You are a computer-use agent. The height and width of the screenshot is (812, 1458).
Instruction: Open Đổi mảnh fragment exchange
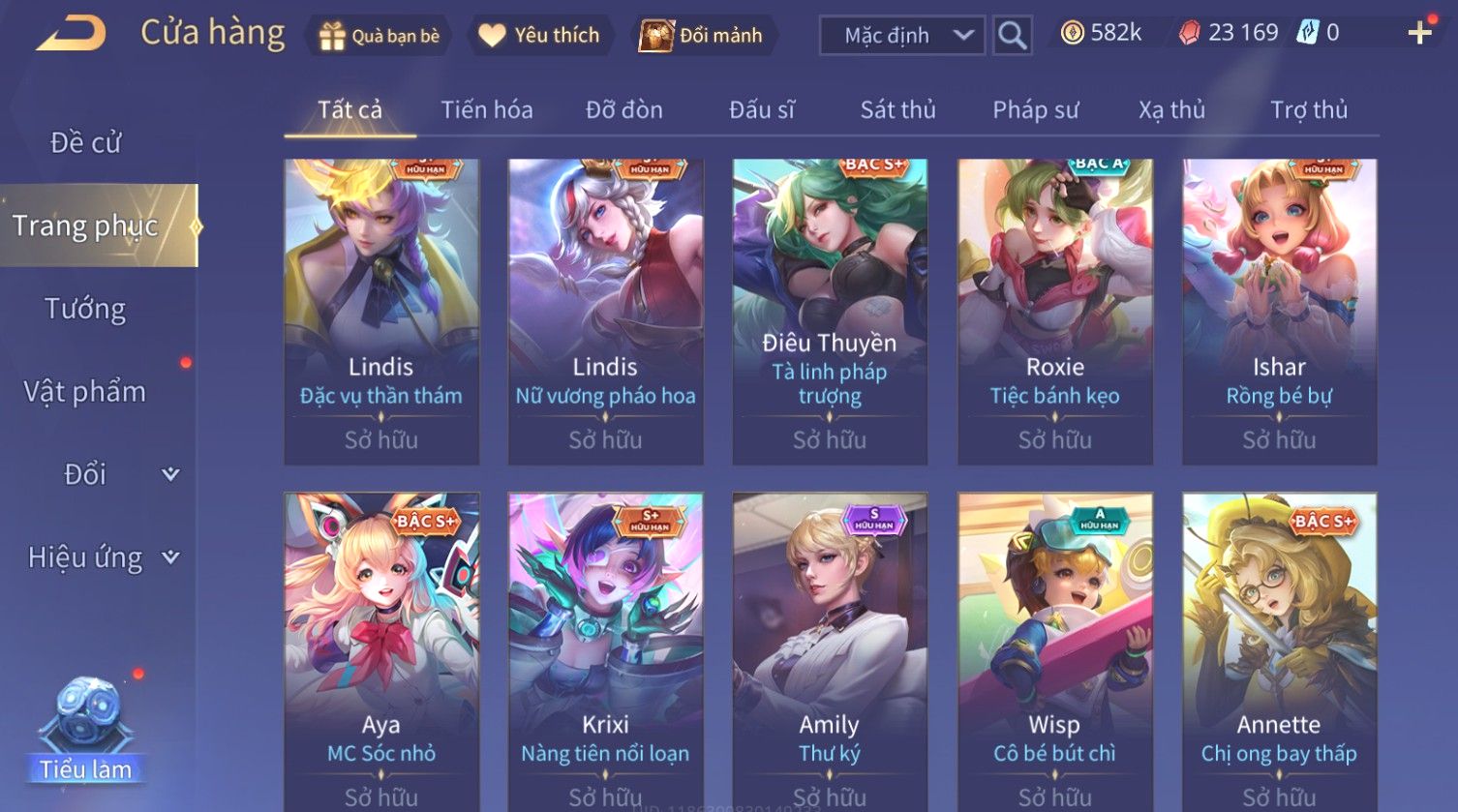click(x=702, y=36)
